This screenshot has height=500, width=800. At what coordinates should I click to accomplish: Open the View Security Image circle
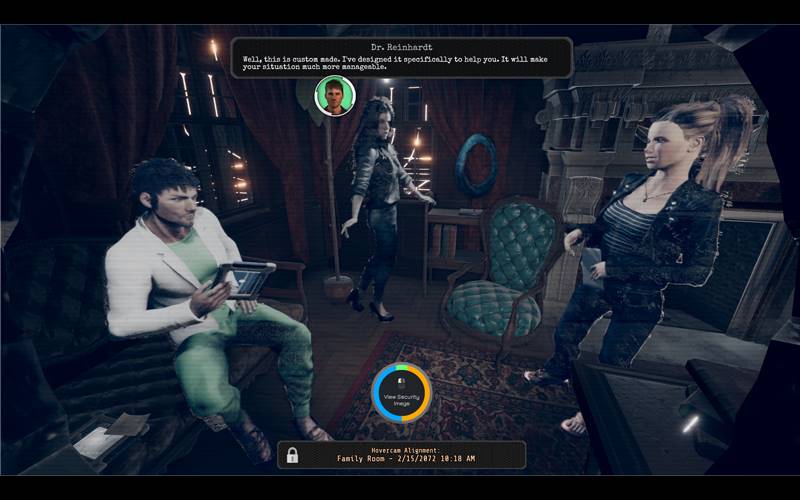[401, 392]
